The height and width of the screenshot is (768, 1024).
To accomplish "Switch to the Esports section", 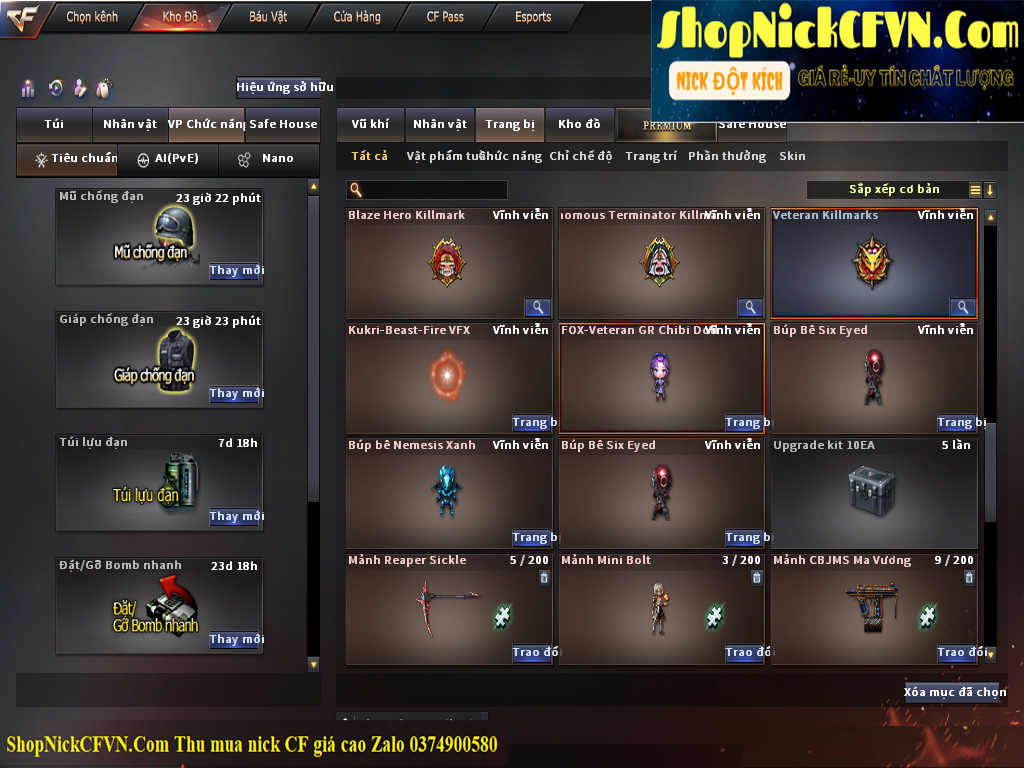I will (x=533, y=17).
